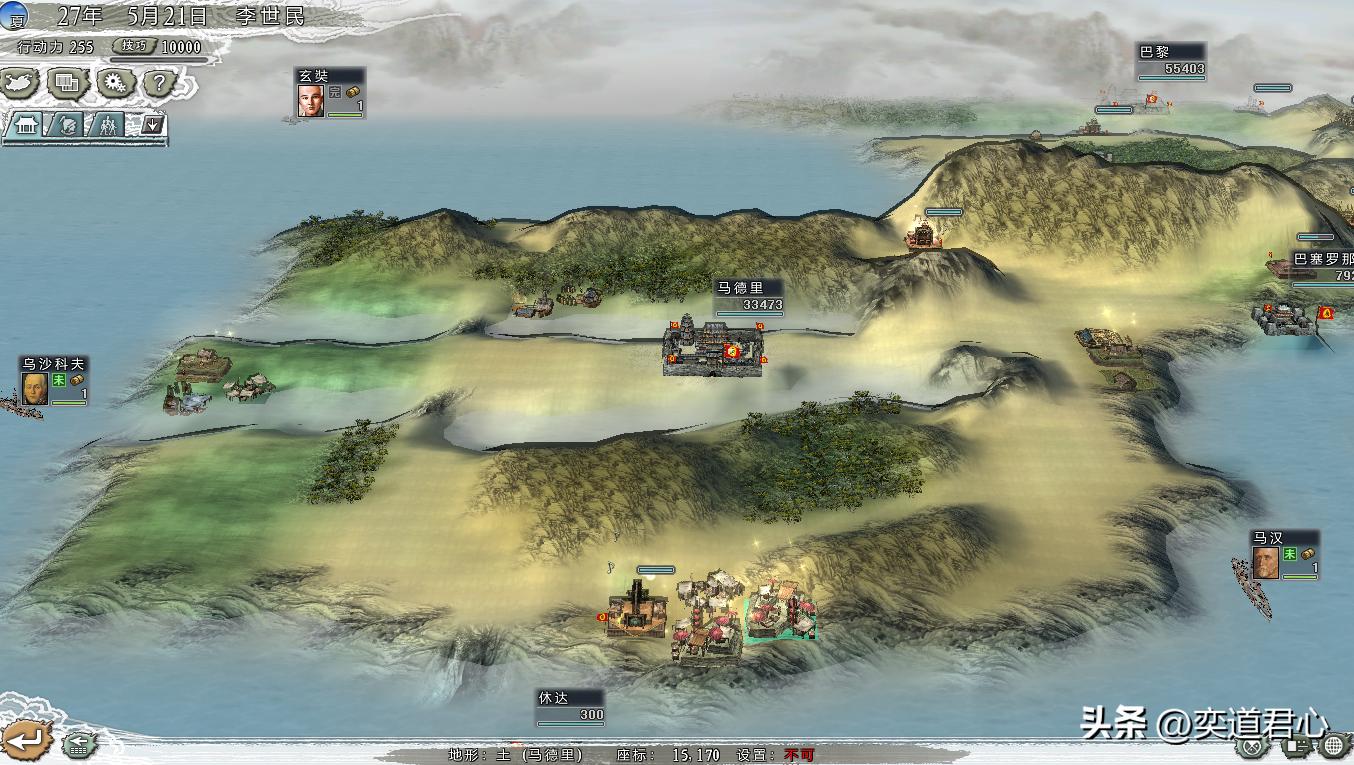Click the compass icon in the bottom-right corner
This screenshot has width=1354, height=765.
1251,747
